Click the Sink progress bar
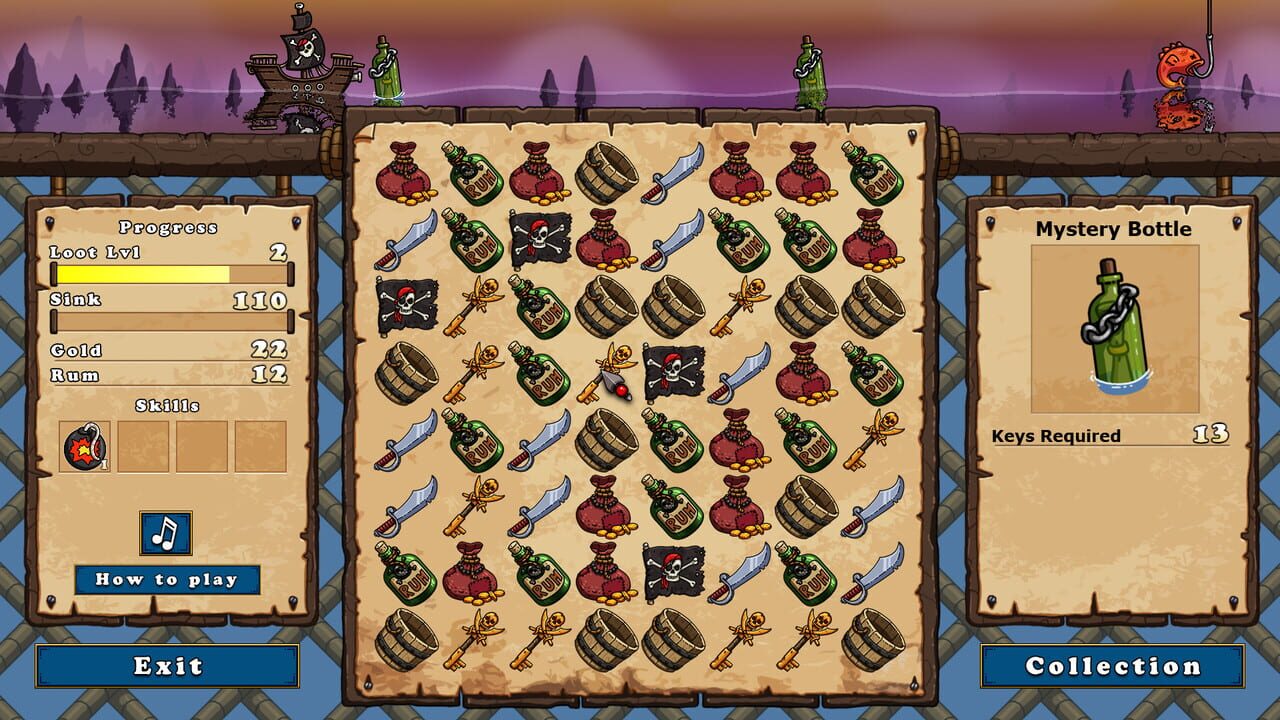1280x720 pixels. tap(170, 319)
